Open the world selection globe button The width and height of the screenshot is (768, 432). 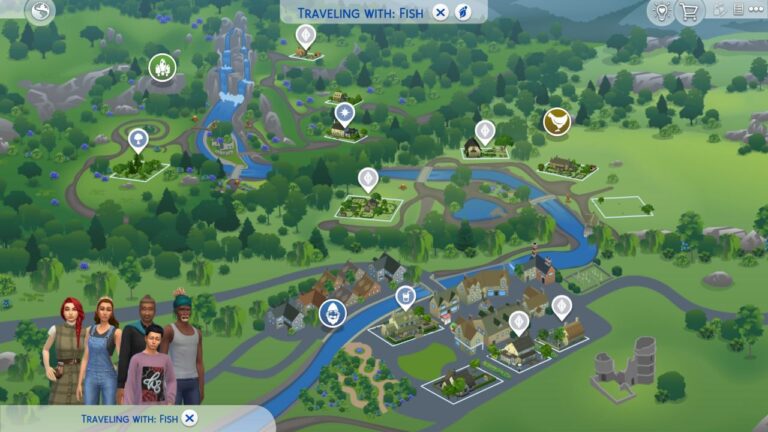[41, 12]
